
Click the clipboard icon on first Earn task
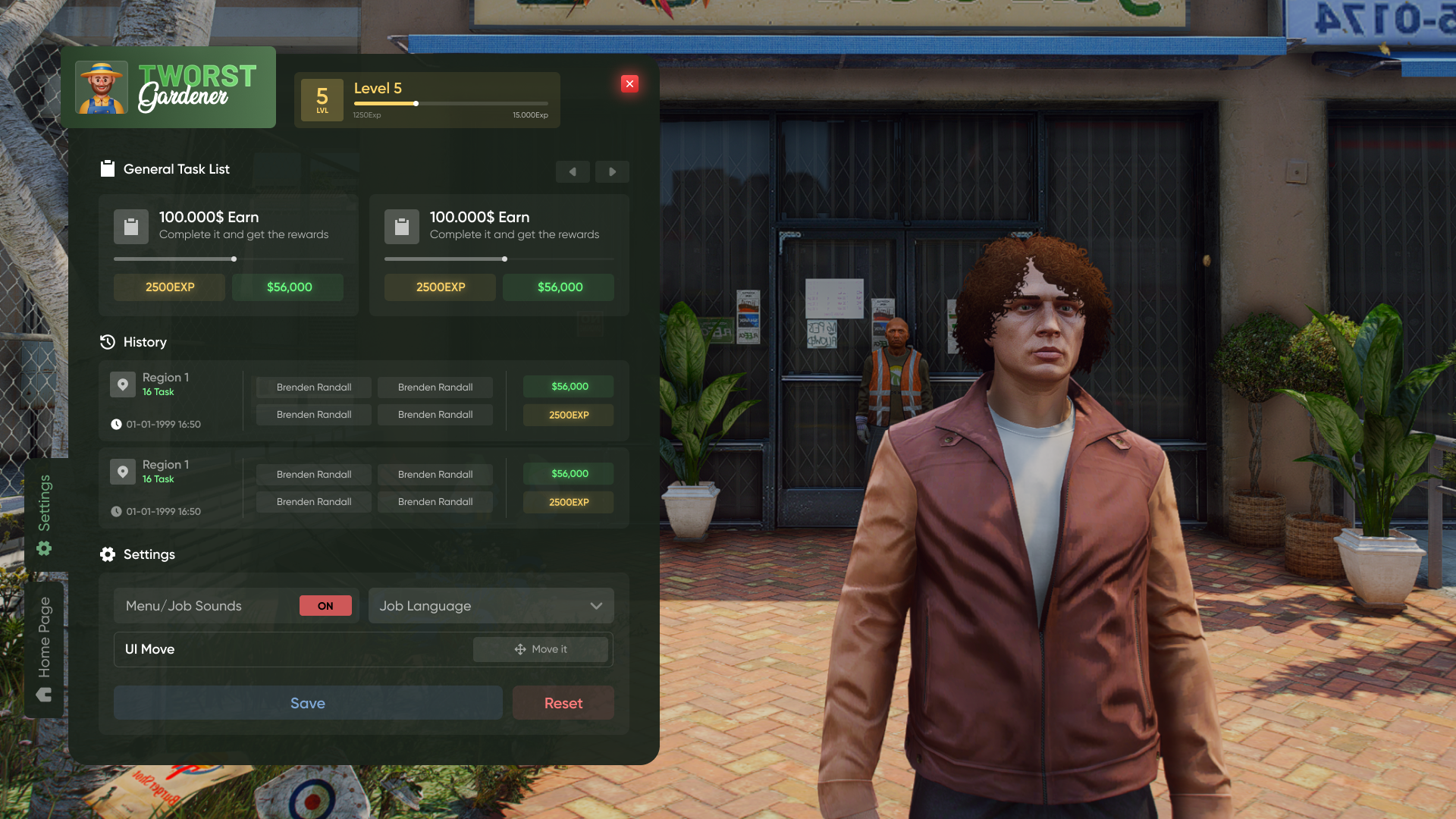coord(131,226)
